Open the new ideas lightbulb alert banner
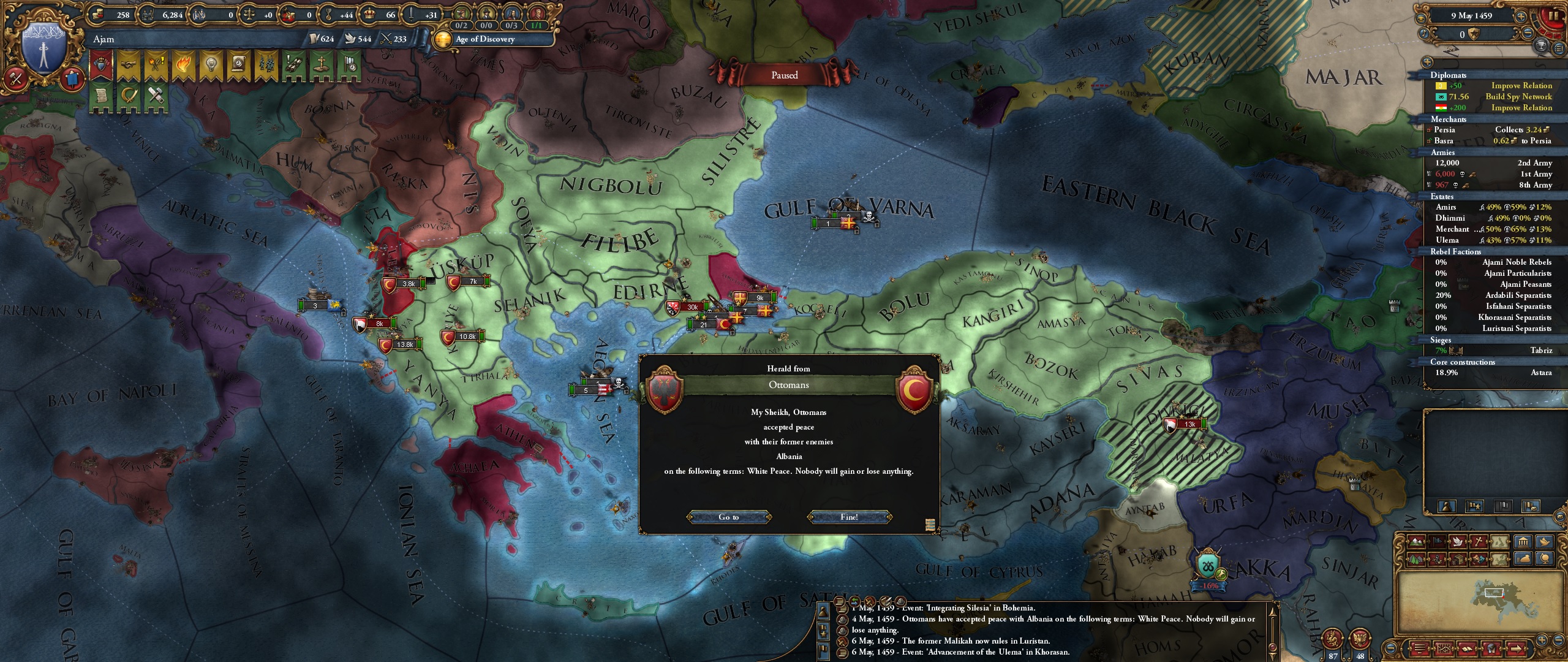This screenshot has width=1568, height=662. tap(211, 64)
